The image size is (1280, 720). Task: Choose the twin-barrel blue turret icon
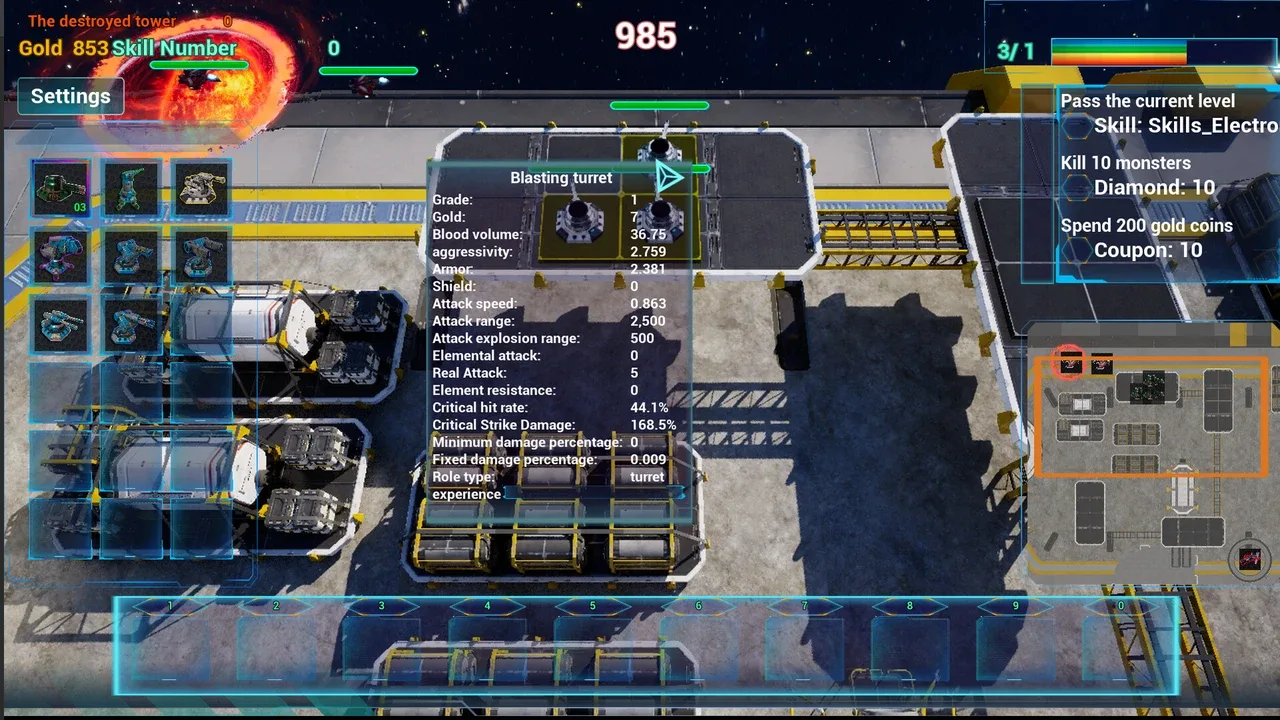coord(61,324)
